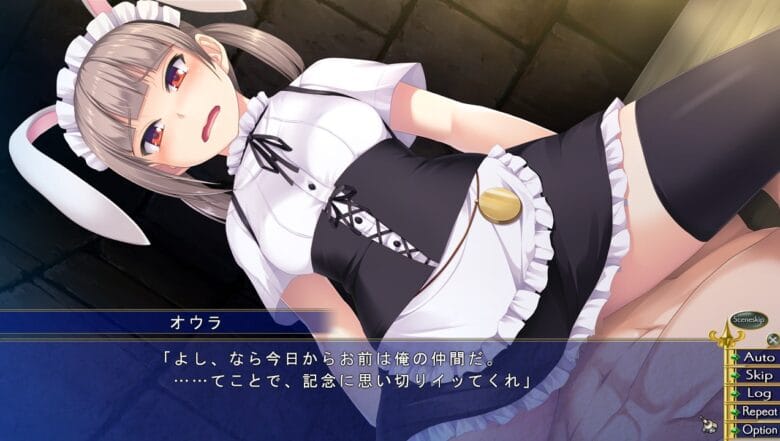Image resolution: width=780 pixels, height=441 pixels.
Task: Open the Option menu
Action: [758, 429]
